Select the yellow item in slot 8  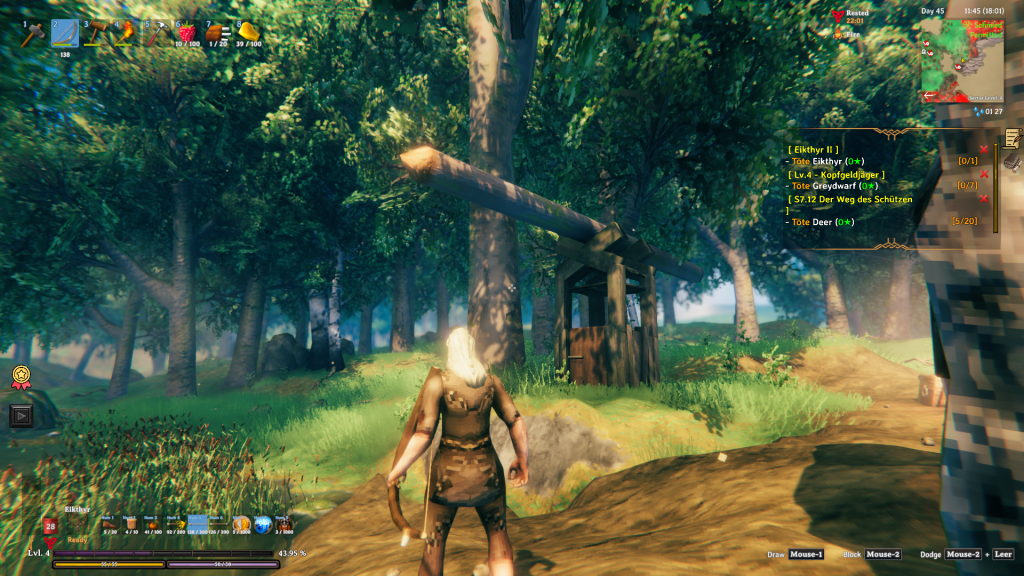click(x=248, y=33)
